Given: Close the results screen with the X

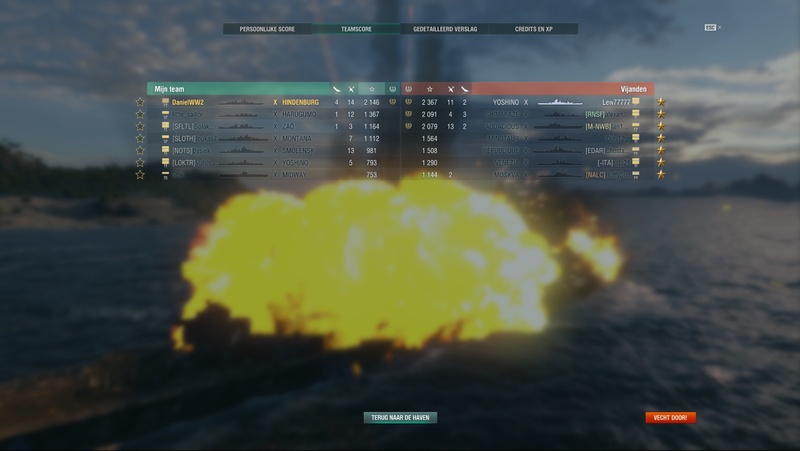Looking at the screenshot, I should [719, 27].
